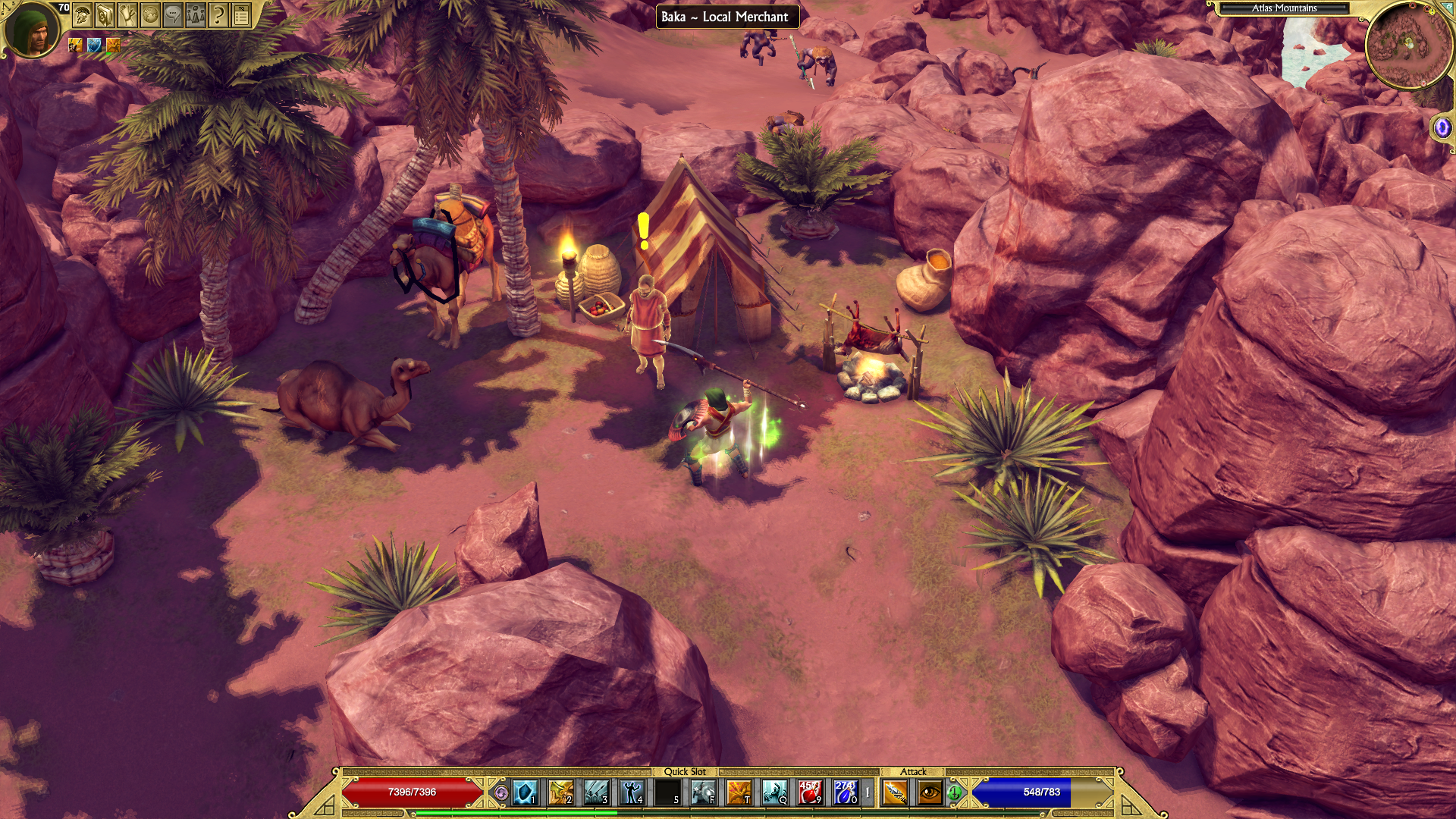
Task: Drink the red health potion
Action: [x=810, y=792]
